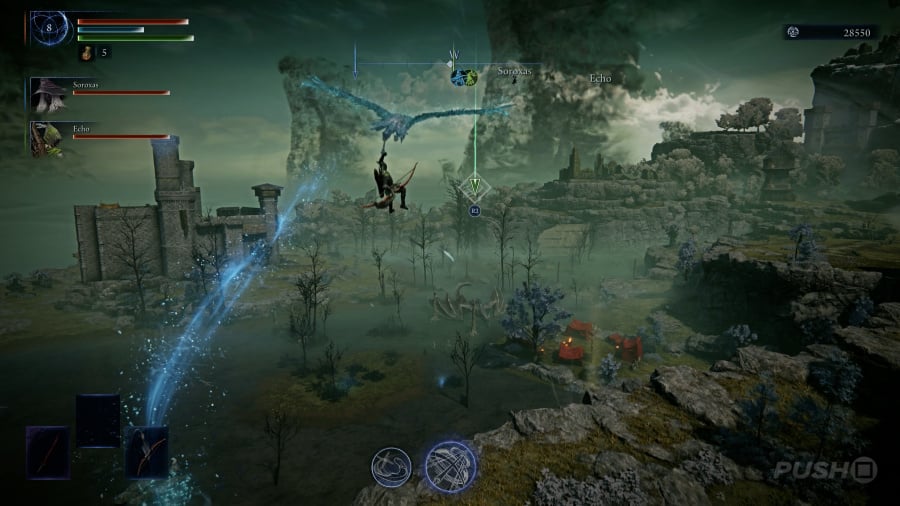This screenshot has height=506, width=900.
Task: Select teammate Echo's portrait
Action: coord(46,138)
